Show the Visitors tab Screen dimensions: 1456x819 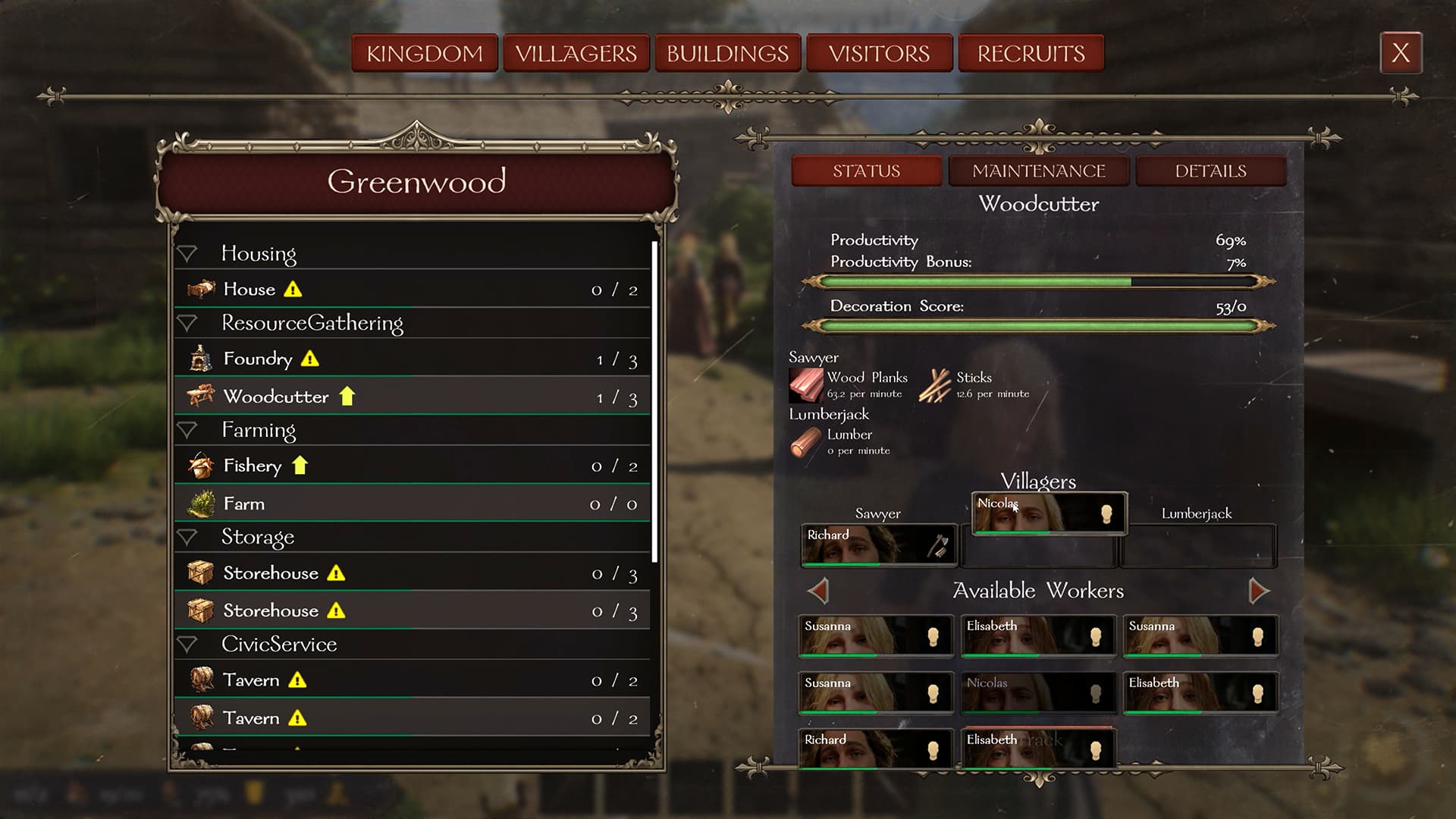[879, 54]
